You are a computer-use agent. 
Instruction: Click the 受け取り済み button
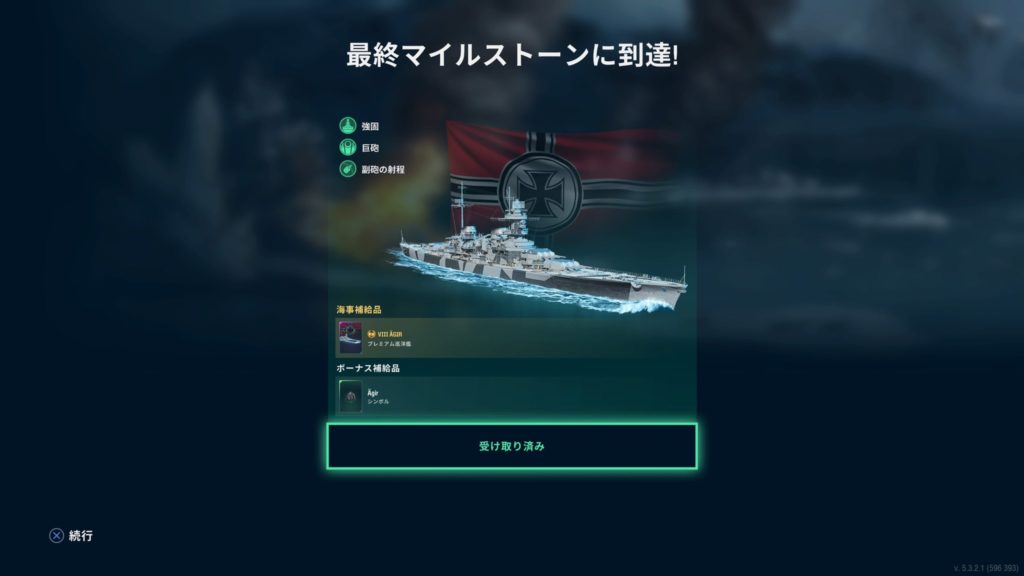tap(511, 446)
